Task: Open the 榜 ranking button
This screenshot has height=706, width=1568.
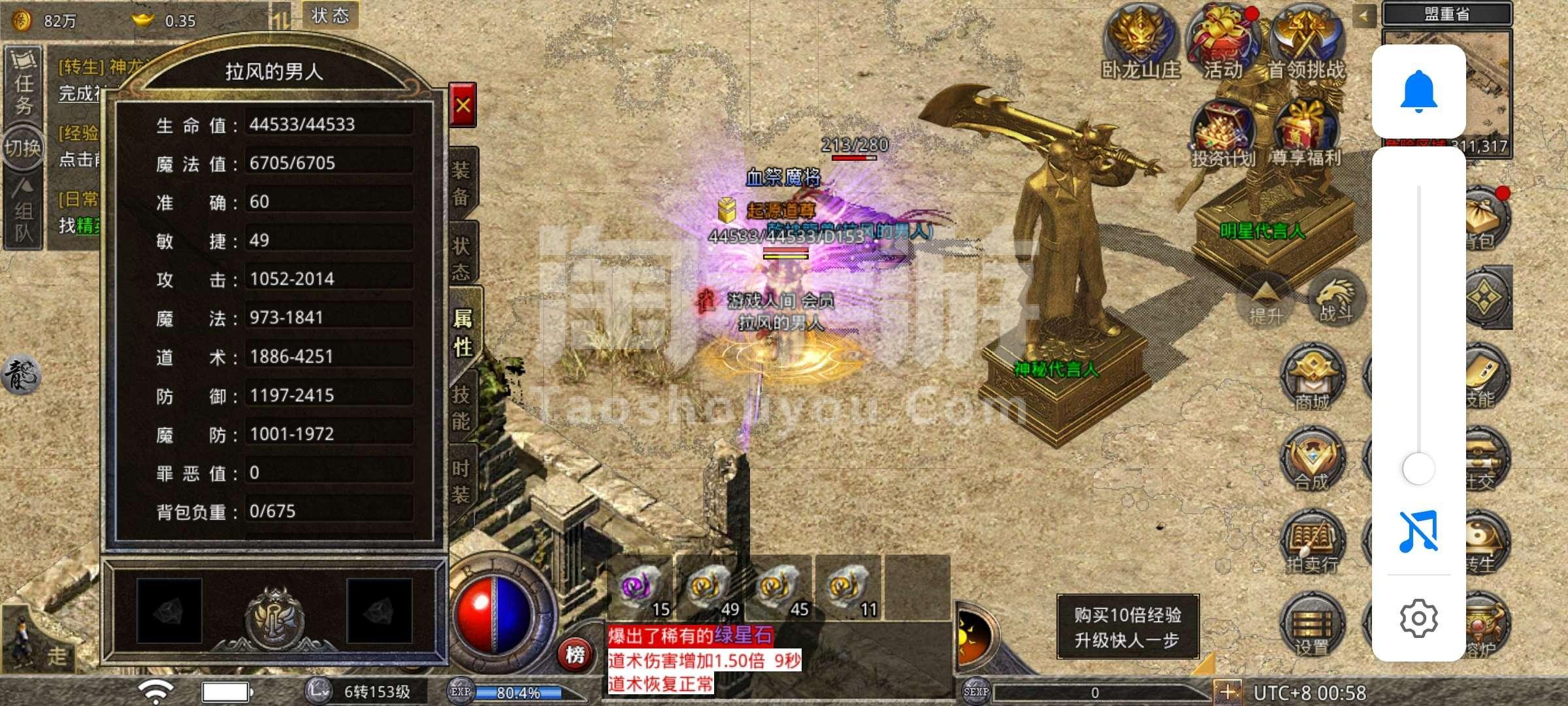Action: pyautogui.click(x=575, y=654)
